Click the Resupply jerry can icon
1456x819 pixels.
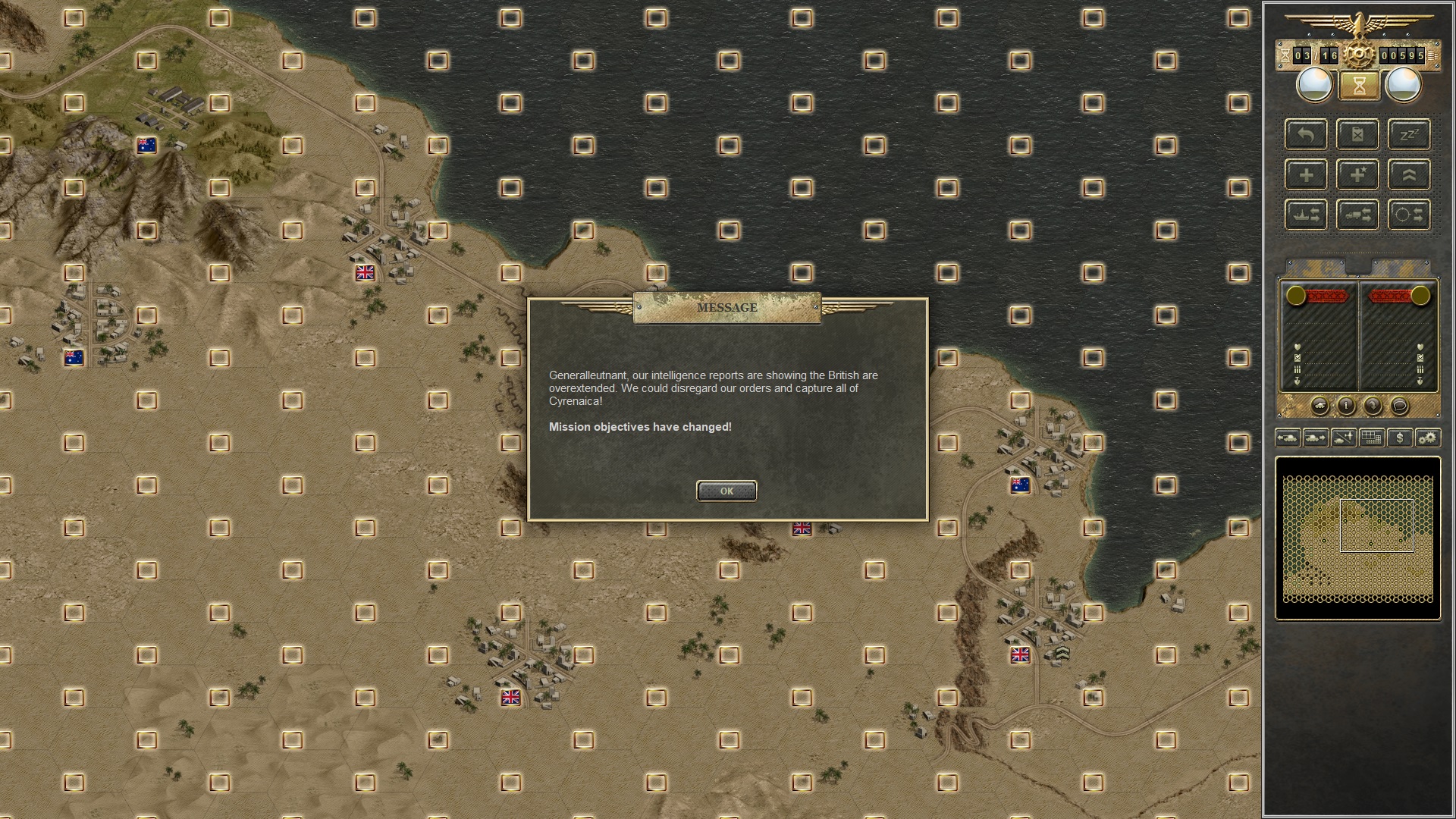(1358, 134)
